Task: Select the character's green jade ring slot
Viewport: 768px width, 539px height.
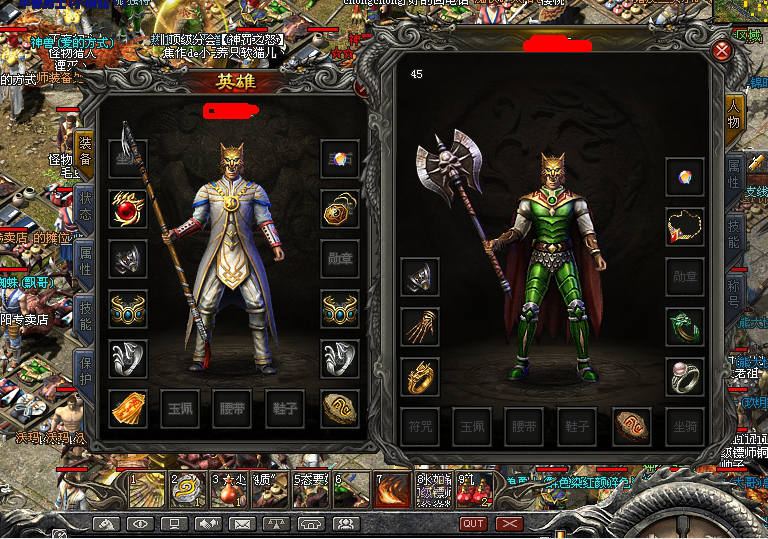Action: click(685, 326)
